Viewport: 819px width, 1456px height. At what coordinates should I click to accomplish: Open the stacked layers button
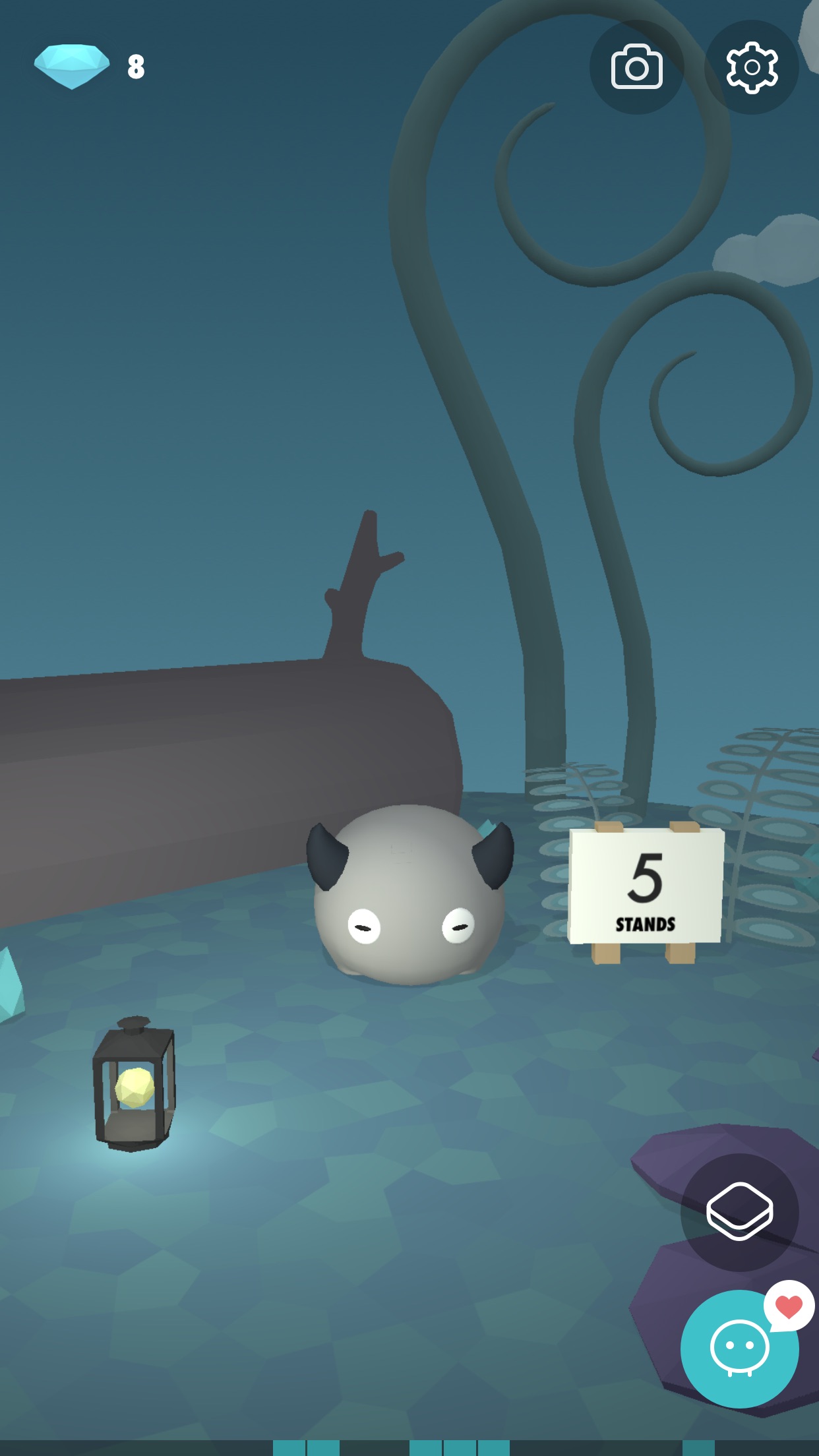click(739, 1212)
